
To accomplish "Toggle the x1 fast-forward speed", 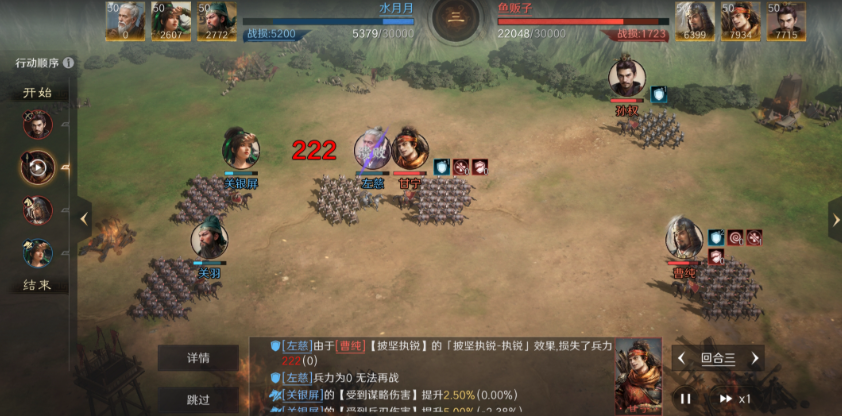I will pos(734,398).
